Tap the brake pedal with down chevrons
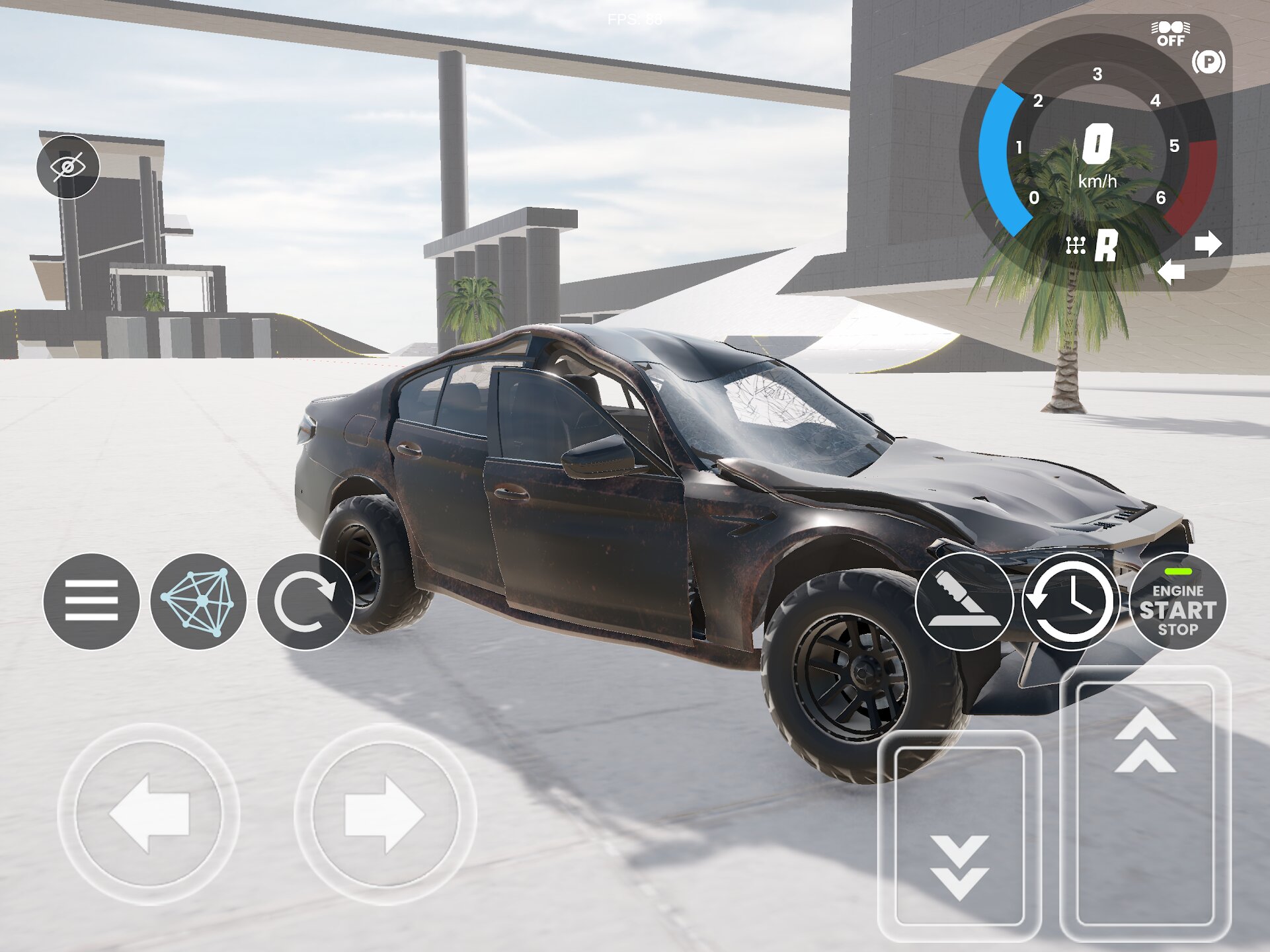1270x952 pixels. [x=959, y=836]
